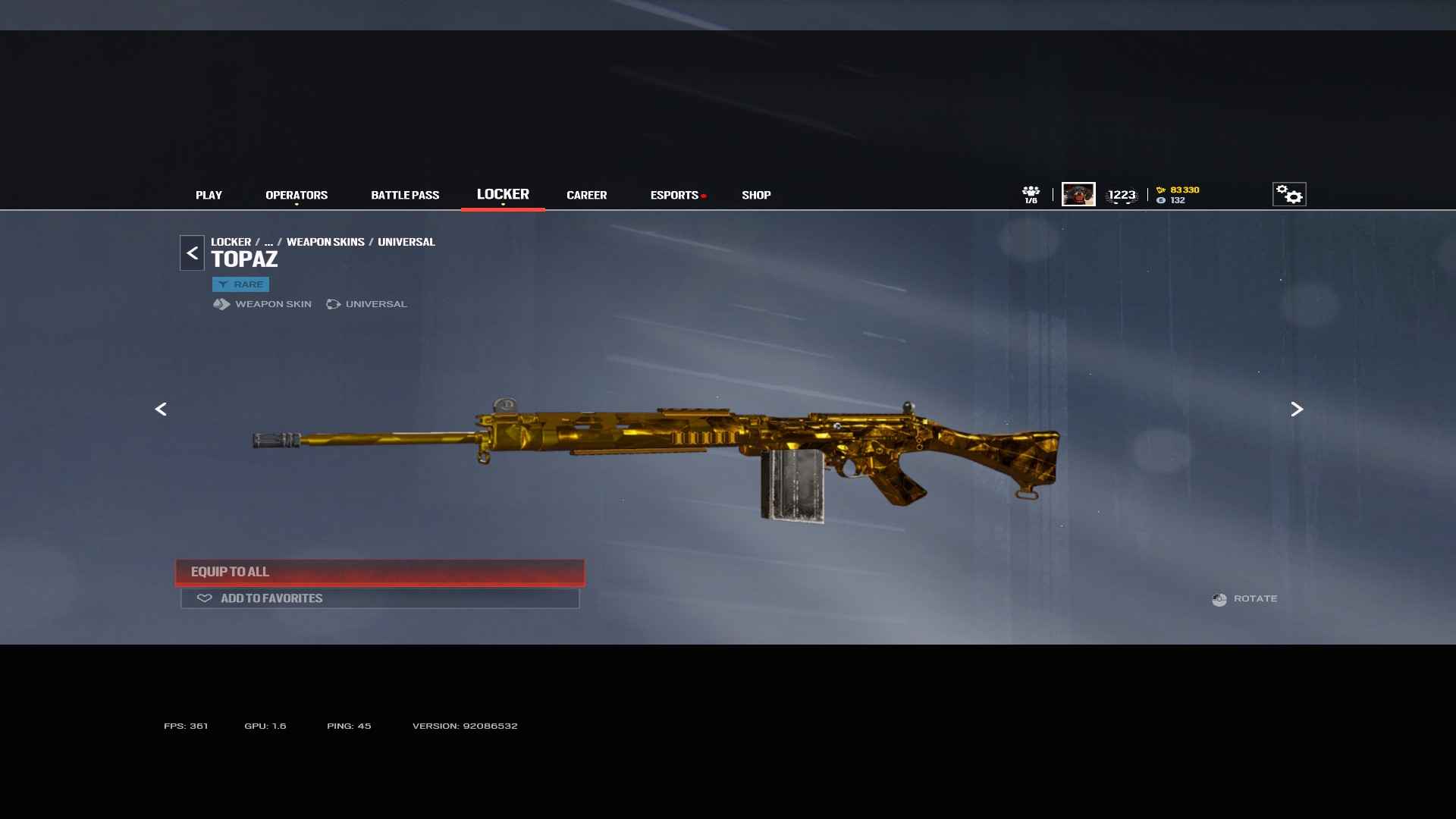This screenshot has width=1456, height=819.
Task: Switch to the Operators tab
Action: point(297,195)
